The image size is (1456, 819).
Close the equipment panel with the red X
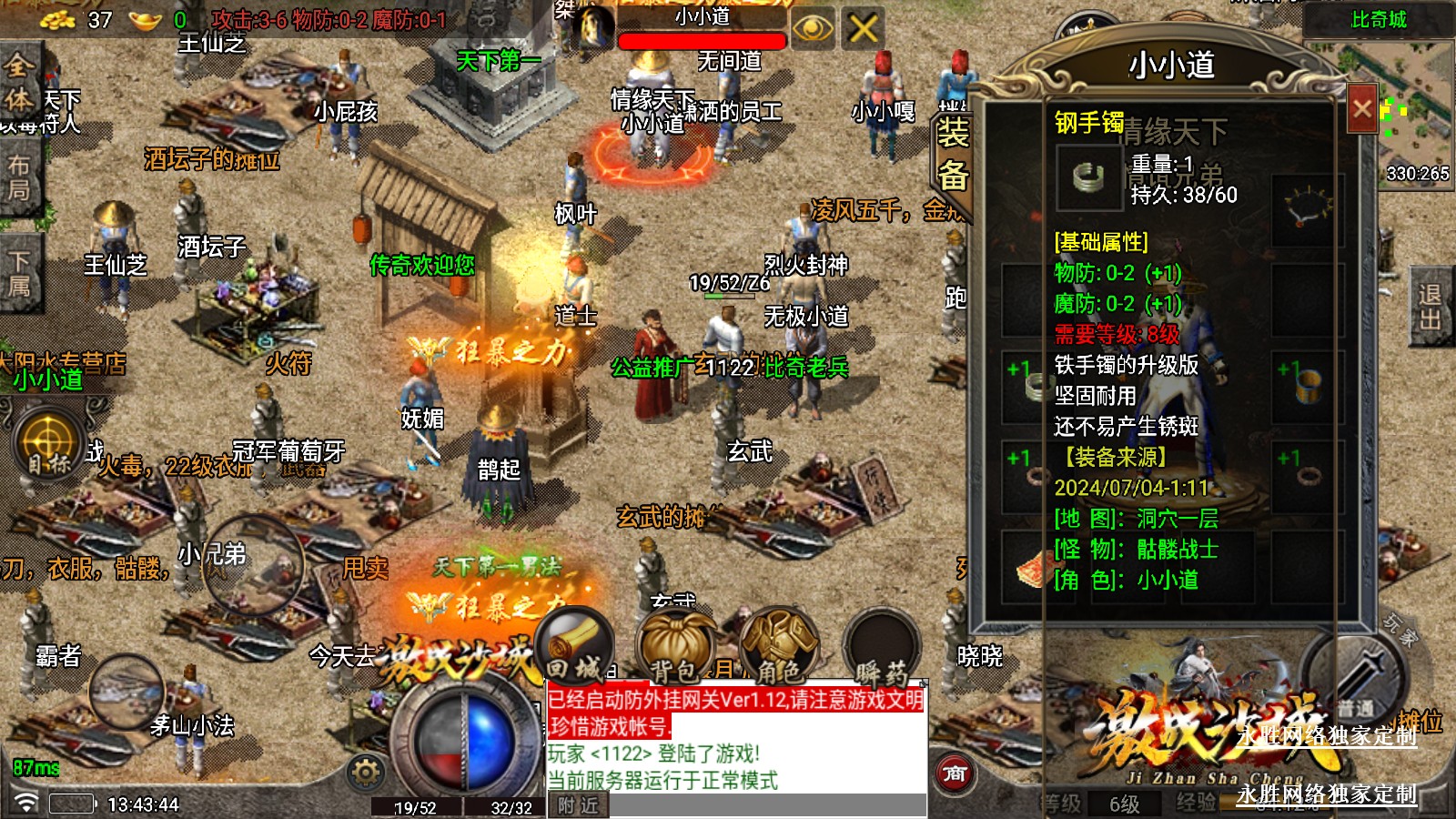click(1361, 109)
